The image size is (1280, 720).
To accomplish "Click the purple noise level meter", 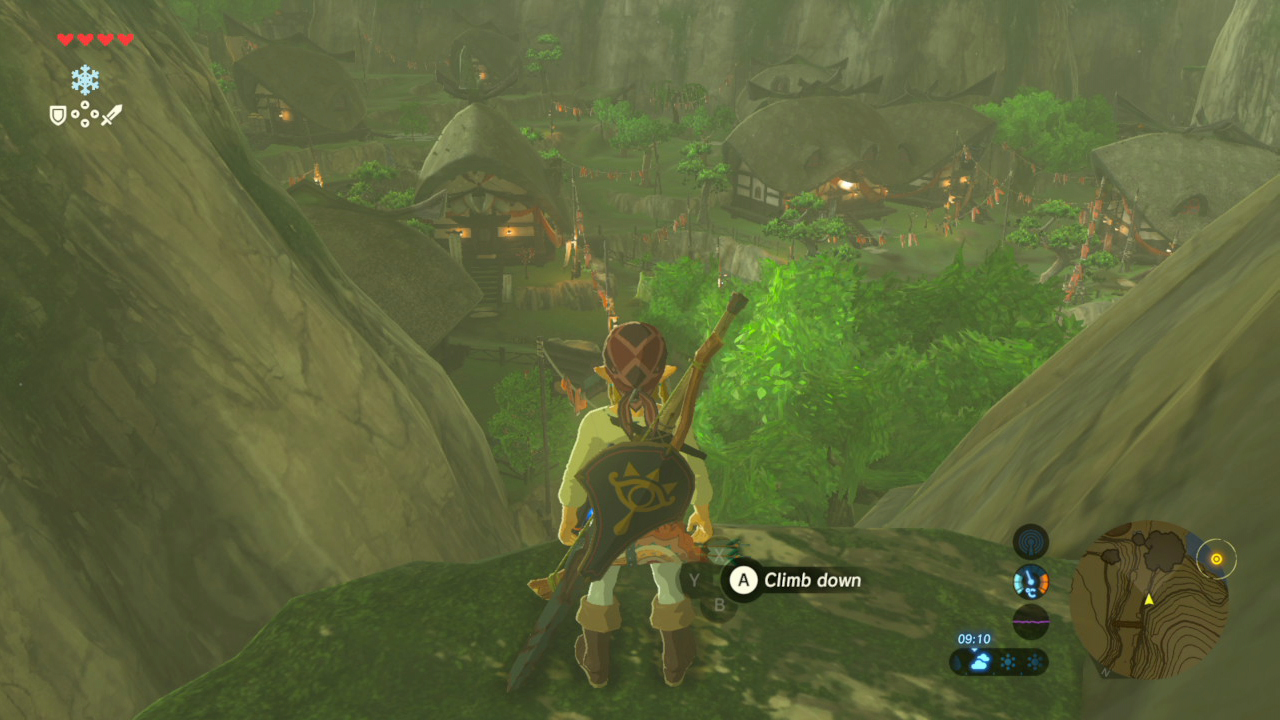I will point(1030,621).
